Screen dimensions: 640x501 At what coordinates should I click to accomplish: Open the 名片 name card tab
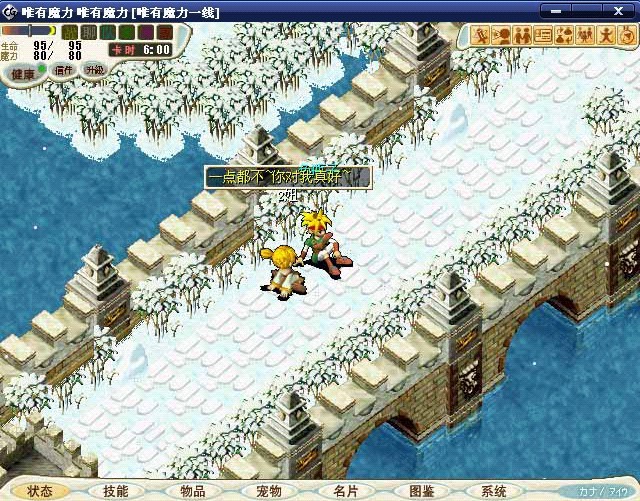(345, 491)
